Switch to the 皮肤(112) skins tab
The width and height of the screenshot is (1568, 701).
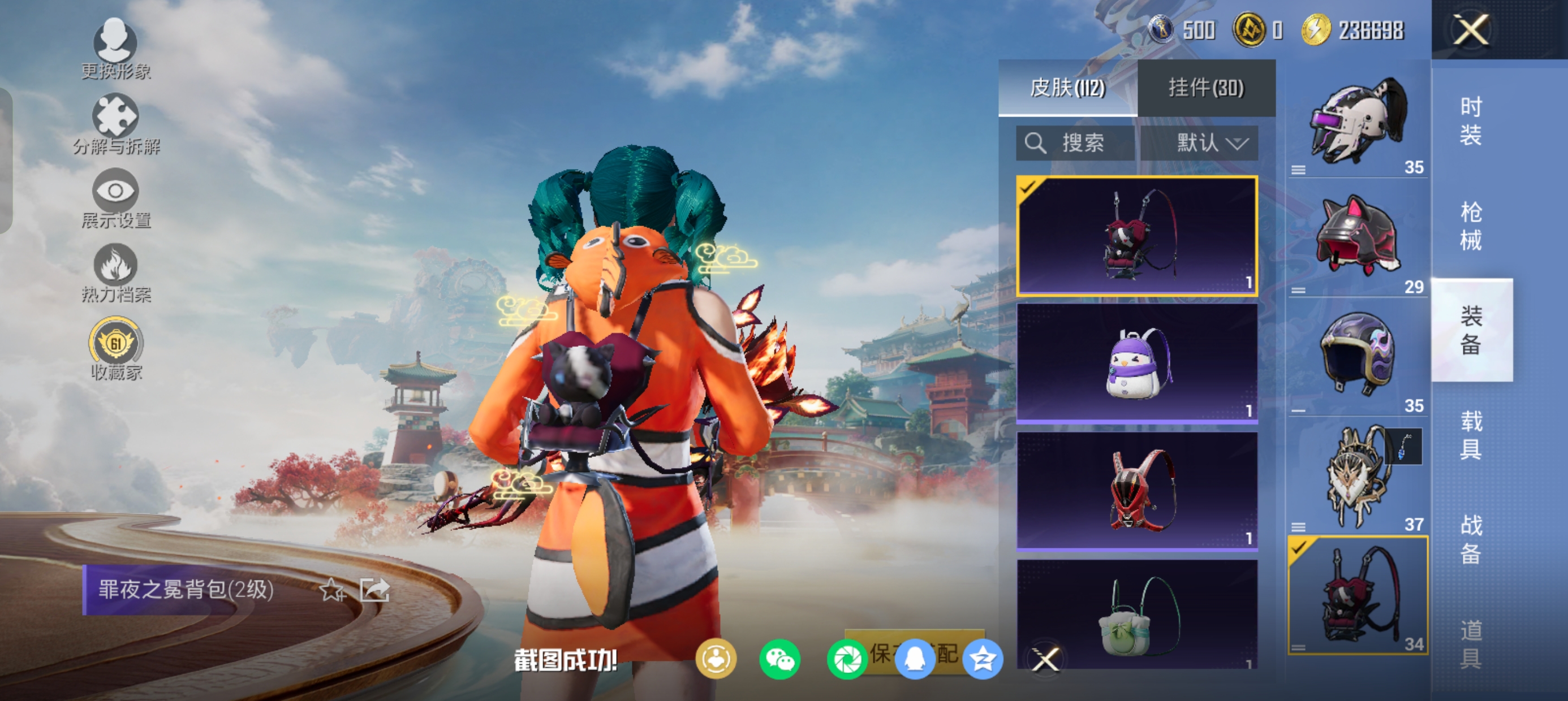1067,88
